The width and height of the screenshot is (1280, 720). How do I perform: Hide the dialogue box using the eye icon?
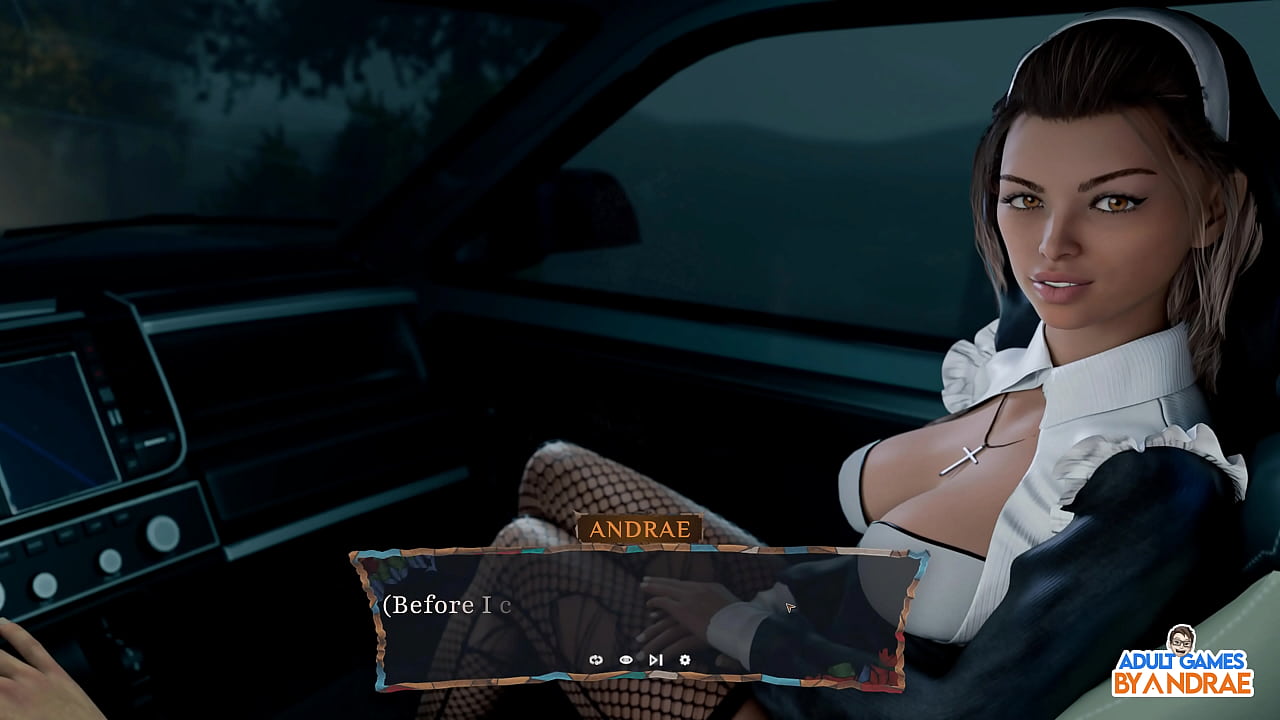[626, 660]
